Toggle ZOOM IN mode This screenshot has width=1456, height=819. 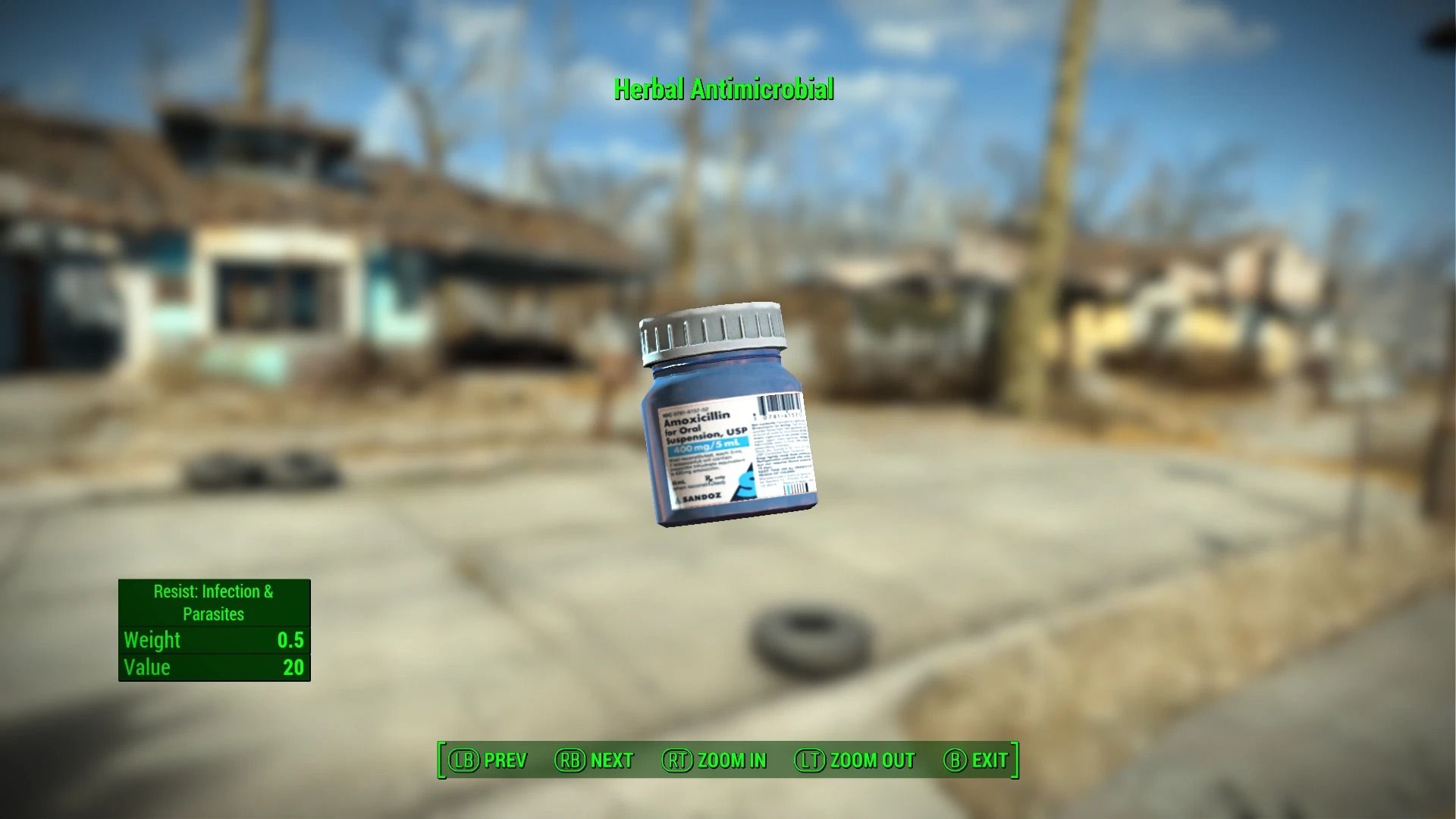coord(732,761)
